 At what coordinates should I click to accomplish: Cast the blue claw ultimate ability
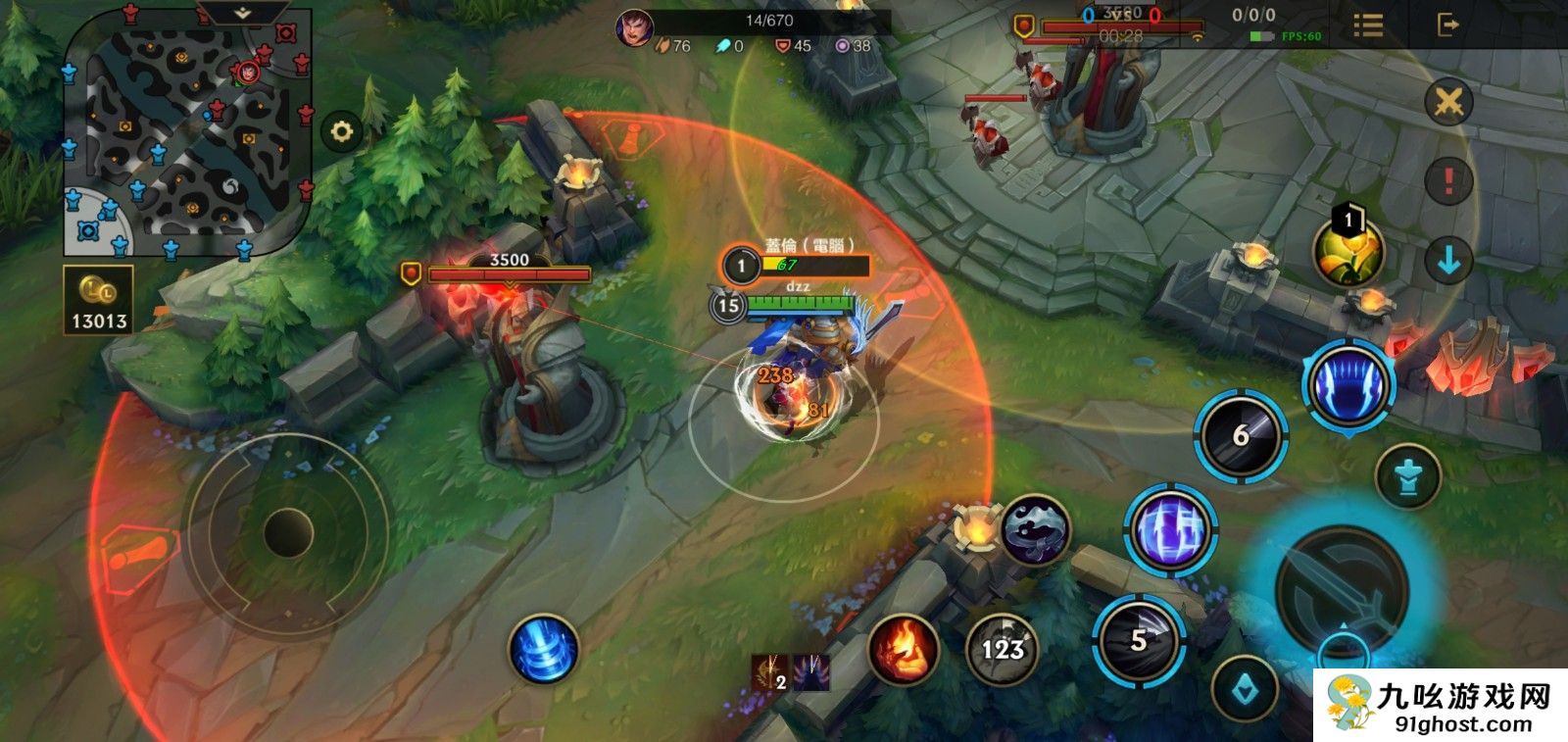click(x=1349, y=386)
